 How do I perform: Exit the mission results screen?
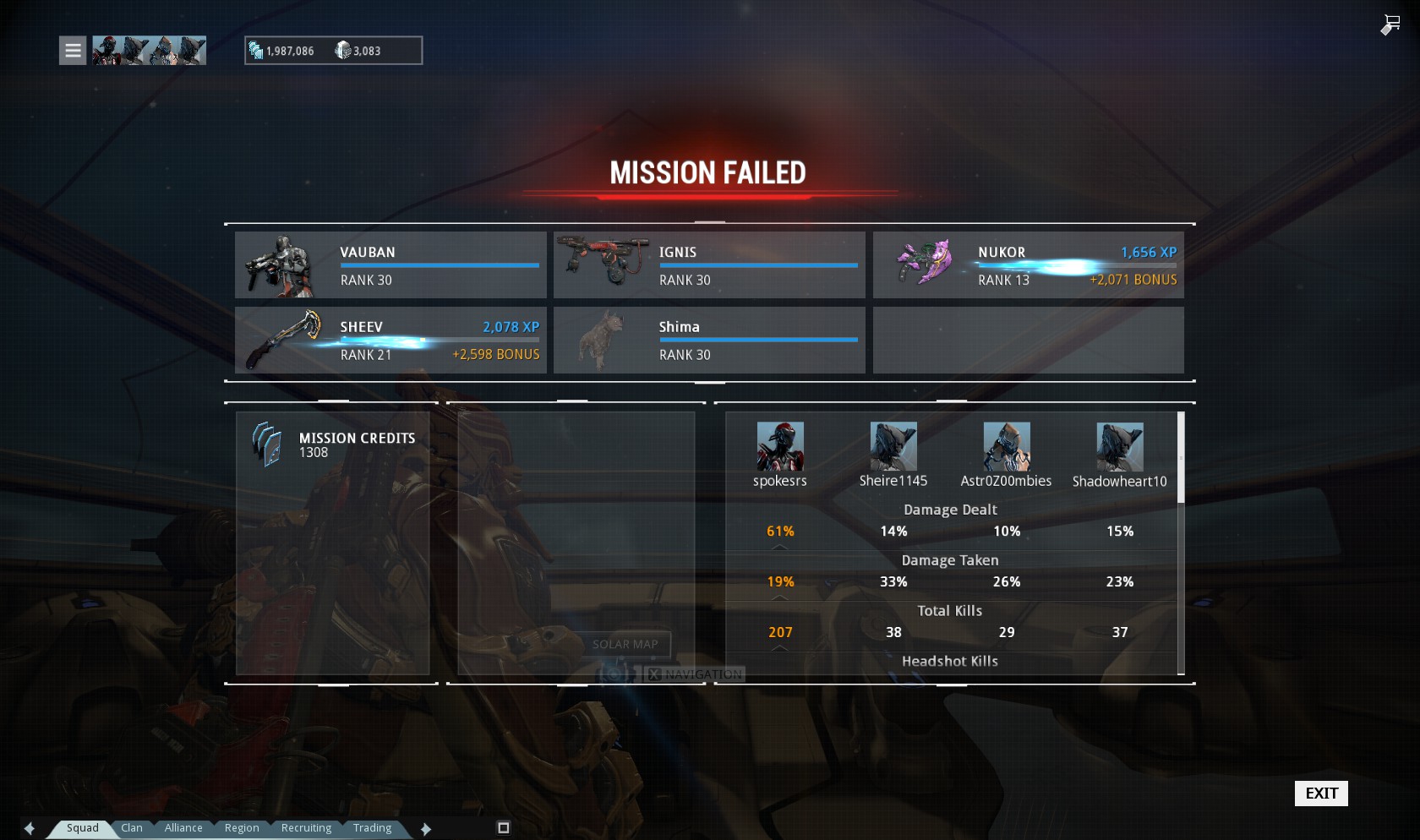pos(1321,793)
